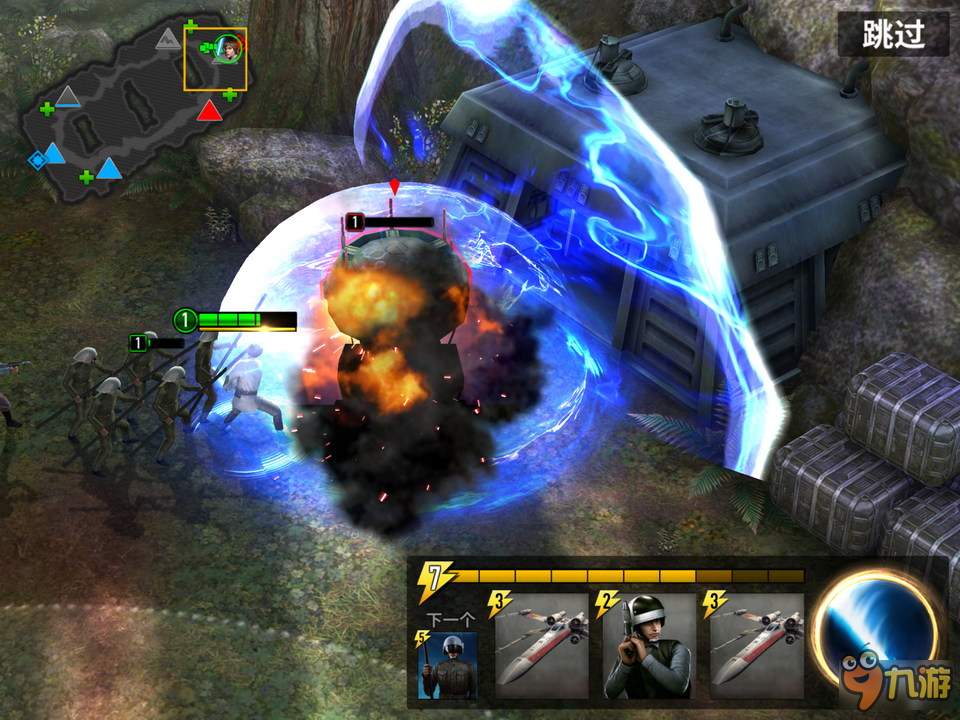Viewport: 960px width, 720px height.
Task: Select the red enemy turret marker on minimap
Action: click(209, 111)
